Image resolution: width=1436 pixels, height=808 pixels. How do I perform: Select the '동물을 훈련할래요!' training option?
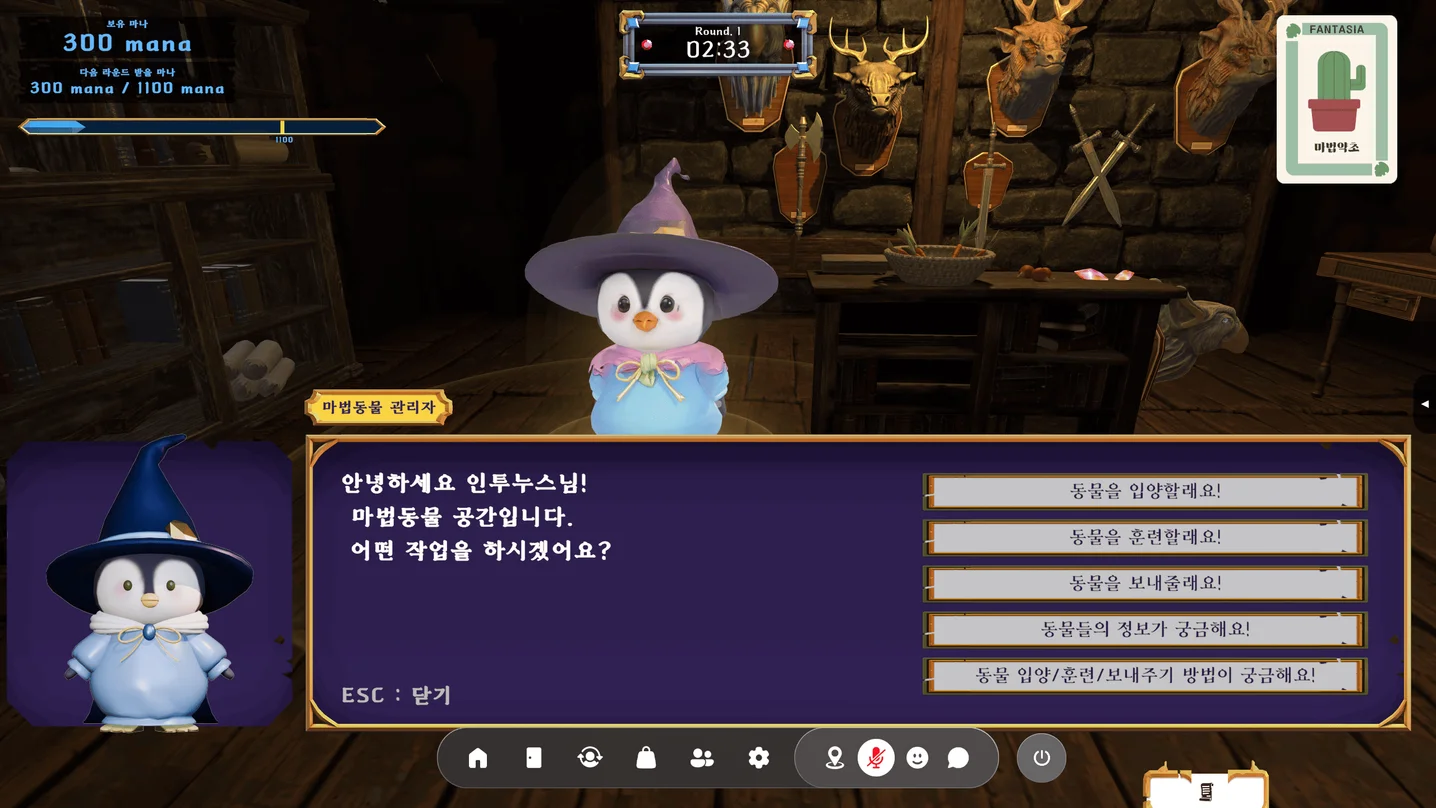tap(1145, 537)
